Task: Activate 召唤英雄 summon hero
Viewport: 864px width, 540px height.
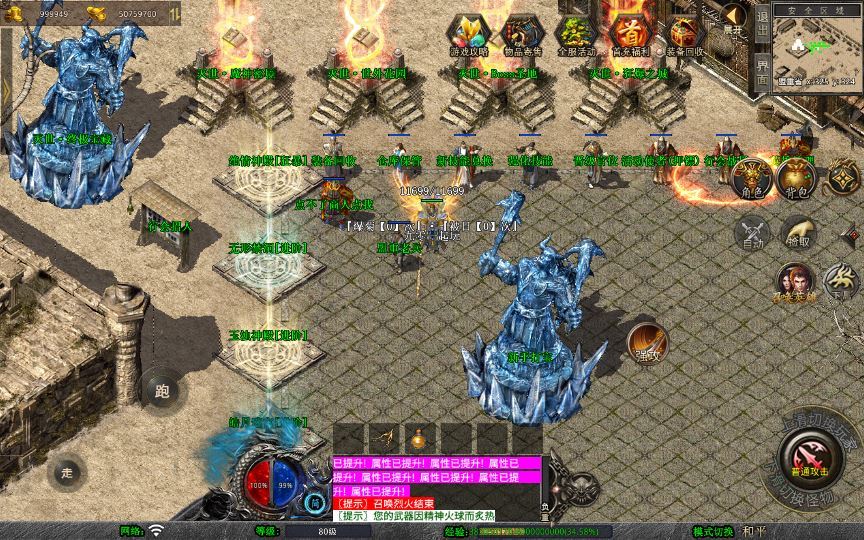Action: (x=796, y=285)
